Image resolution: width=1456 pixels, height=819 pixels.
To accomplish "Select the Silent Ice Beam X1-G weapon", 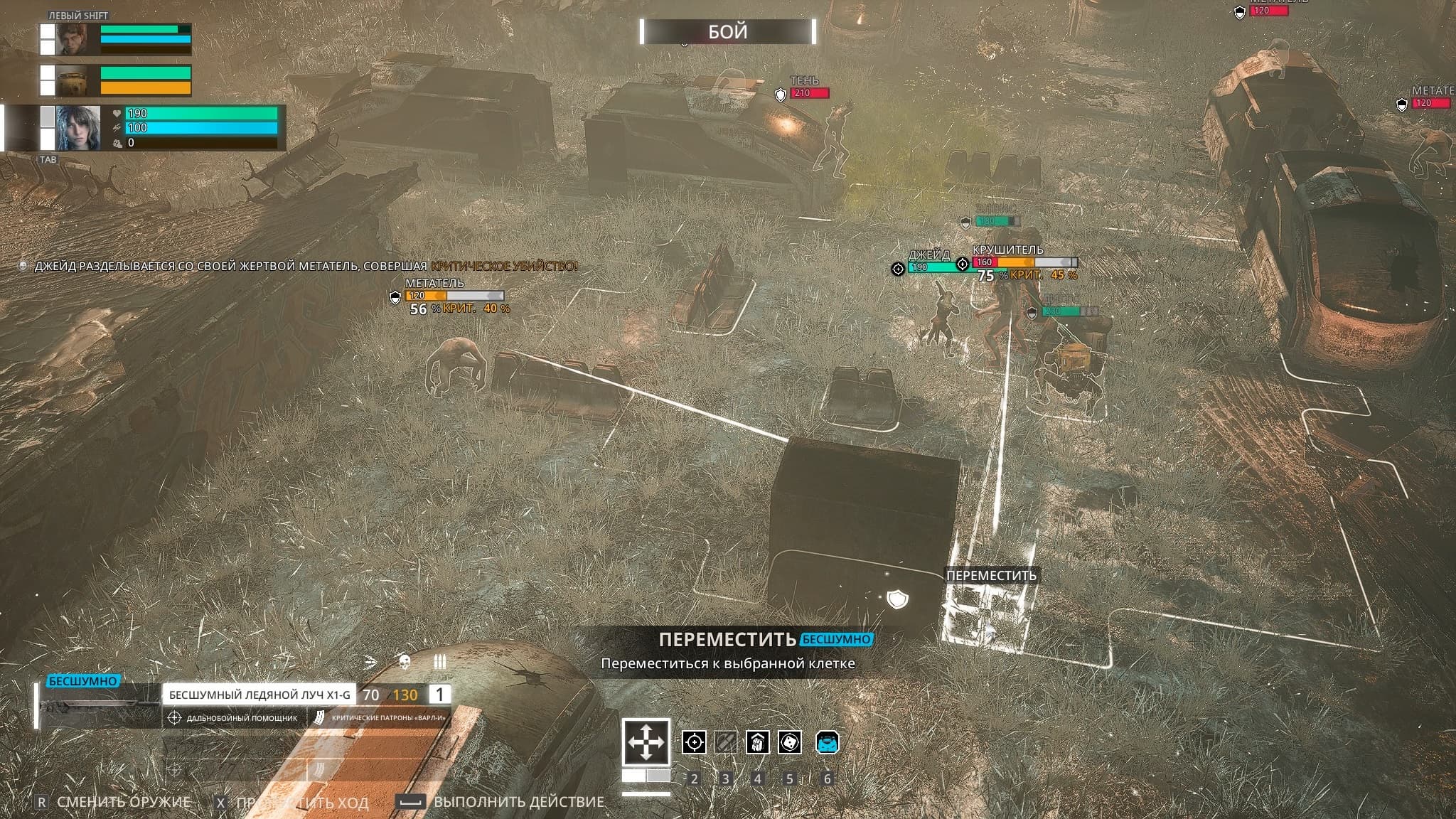I will tap(259, 695).
